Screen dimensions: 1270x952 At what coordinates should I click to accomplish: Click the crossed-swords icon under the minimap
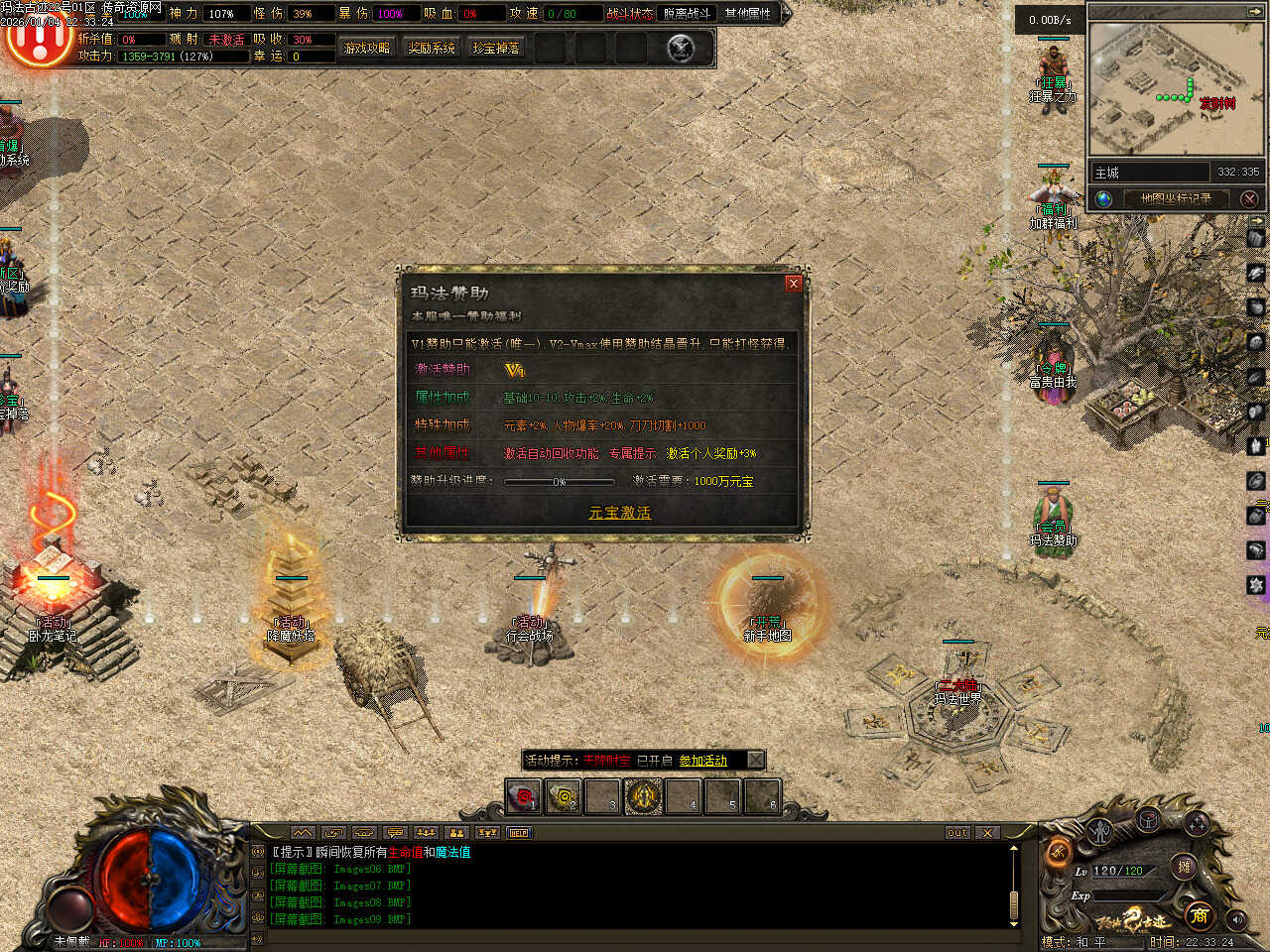[1249, 198]
